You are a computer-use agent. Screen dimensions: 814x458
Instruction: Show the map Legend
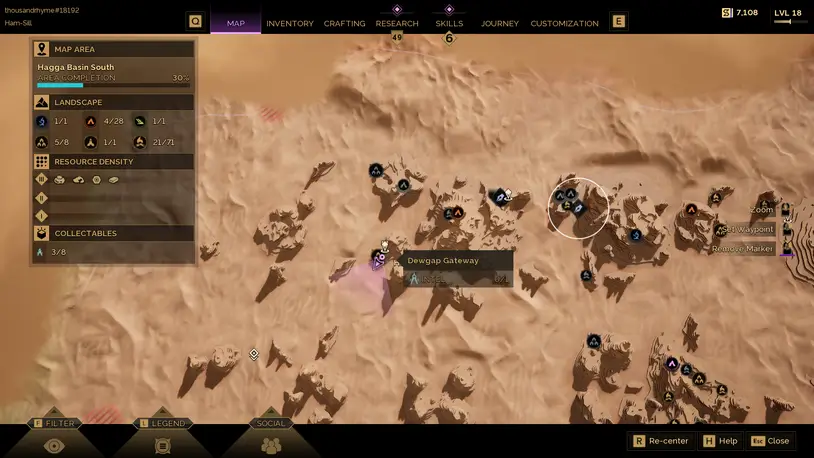(163, 440)
